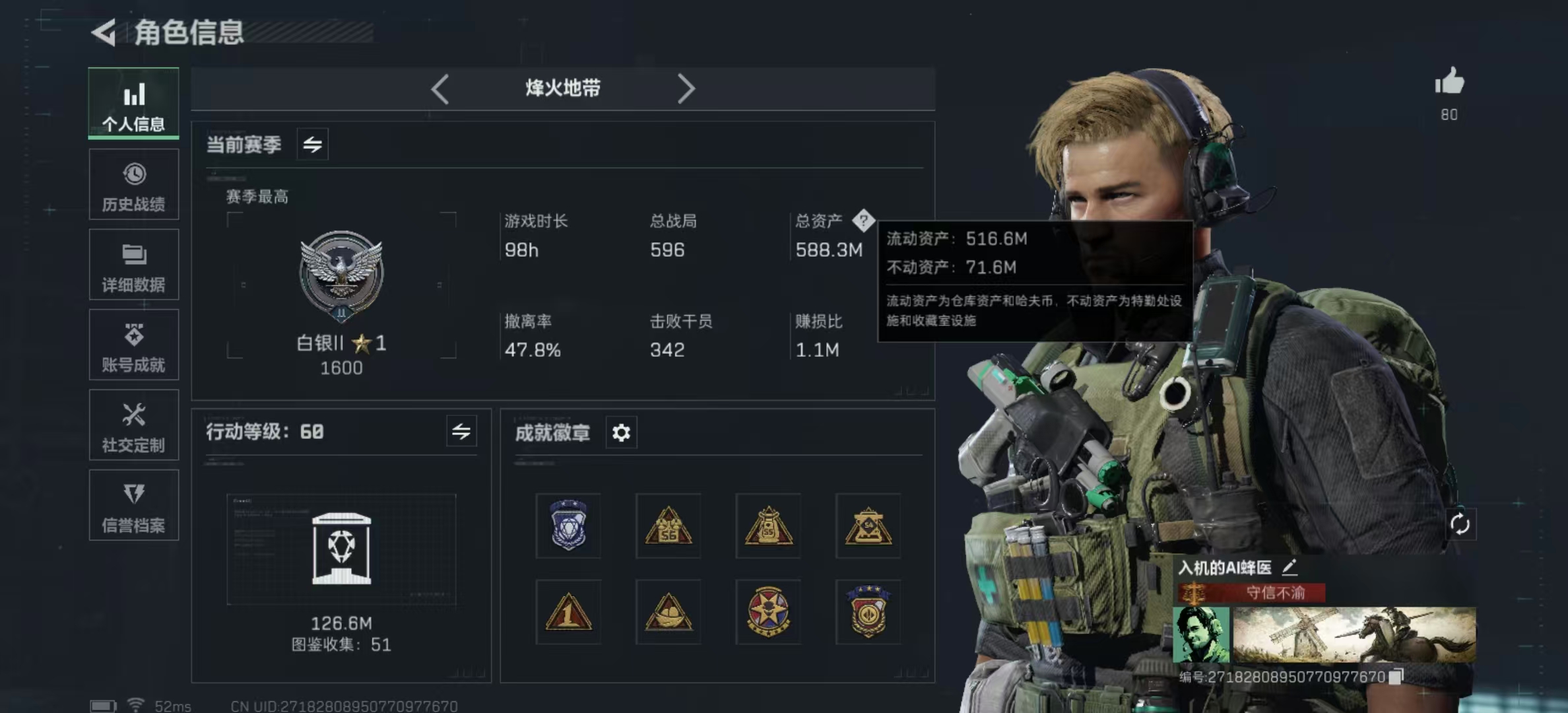Open the 社交定制 tab
The height and width of the screenshot is (713, 1568).
click(x=133, y=425)
